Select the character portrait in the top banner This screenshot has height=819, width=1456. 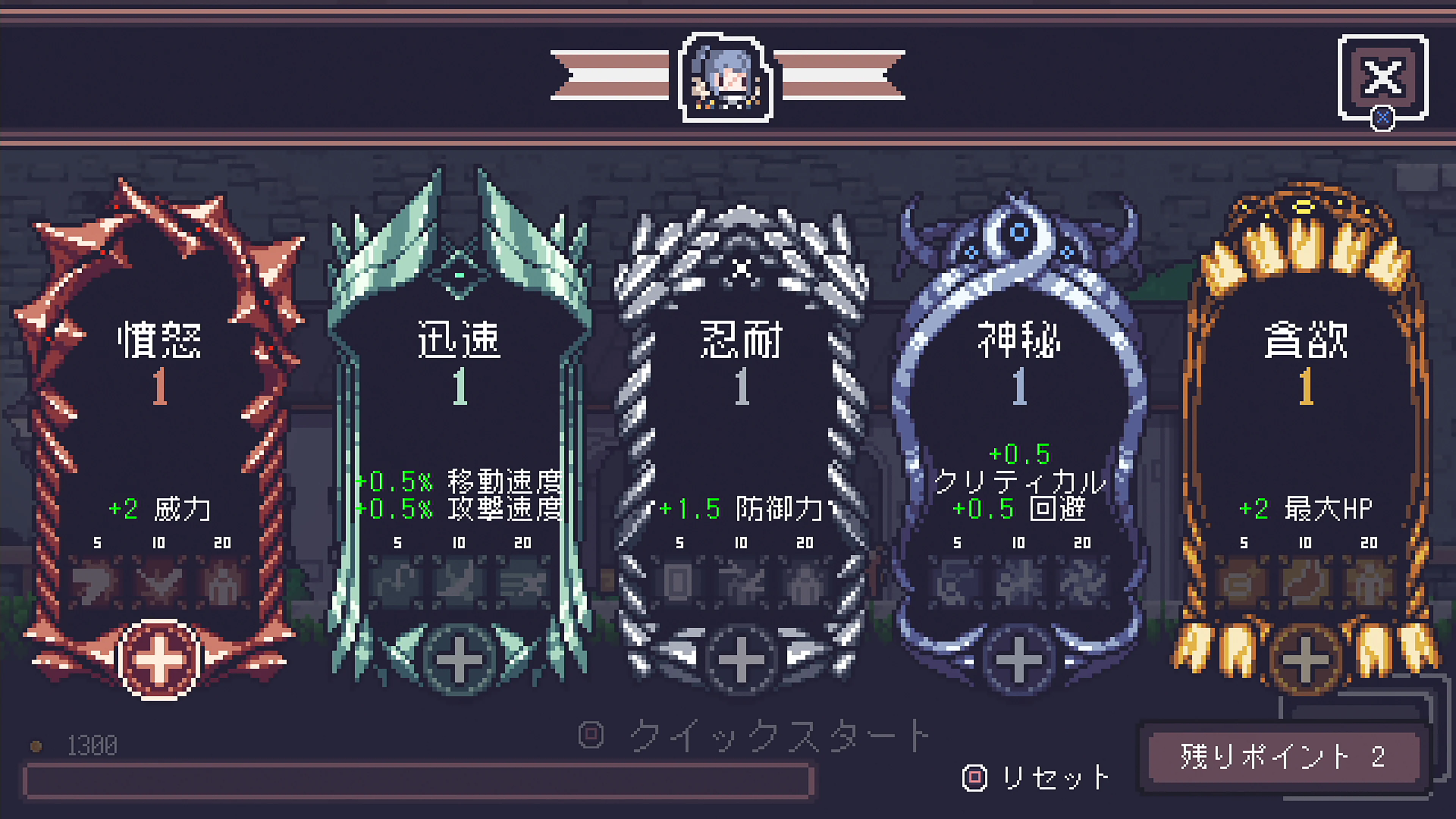pos(725,79)
